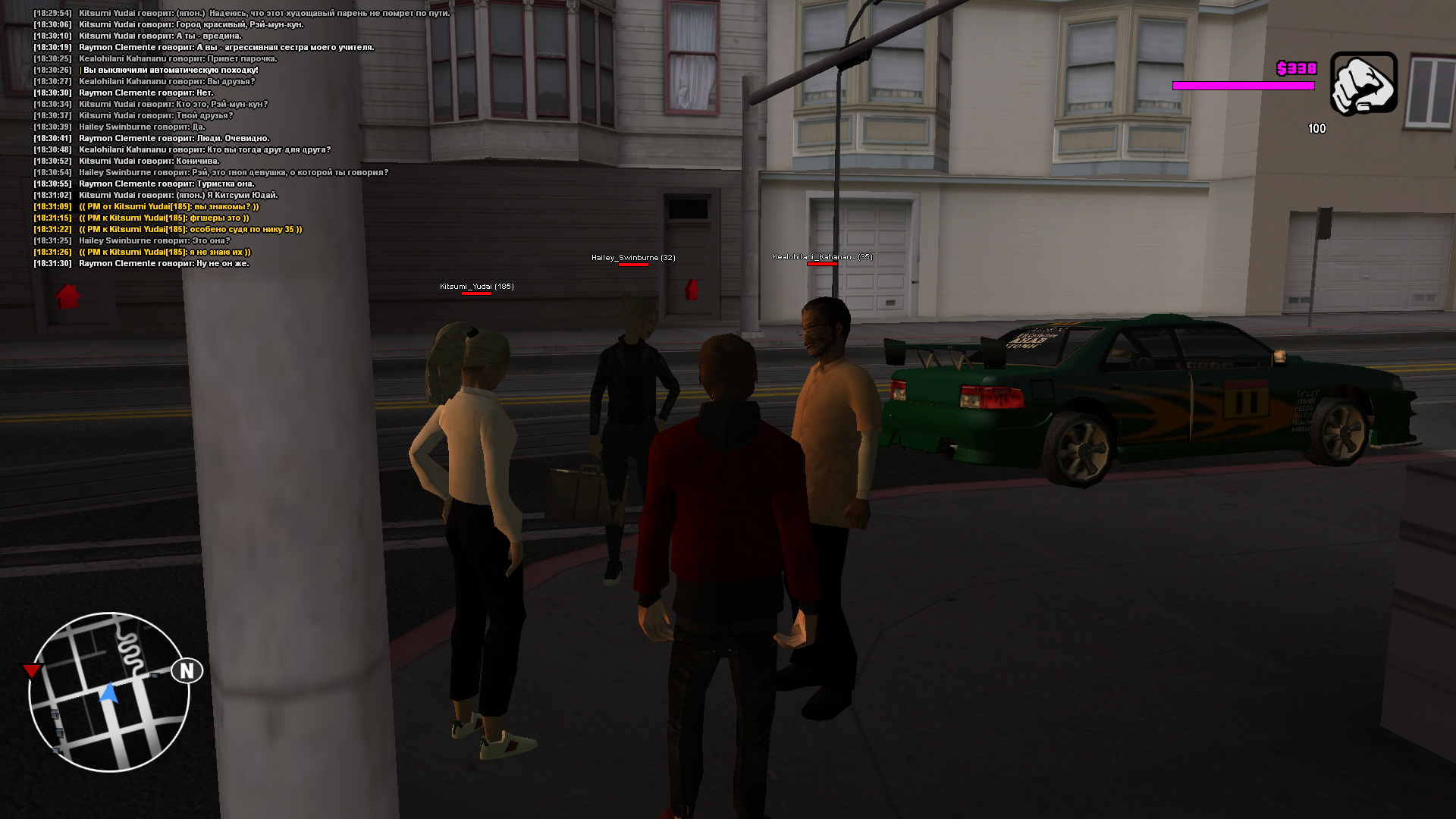Click the fist weapon icon
Screen dimensions: 1456x819
pyautogui.click(x=1363, y=83)
